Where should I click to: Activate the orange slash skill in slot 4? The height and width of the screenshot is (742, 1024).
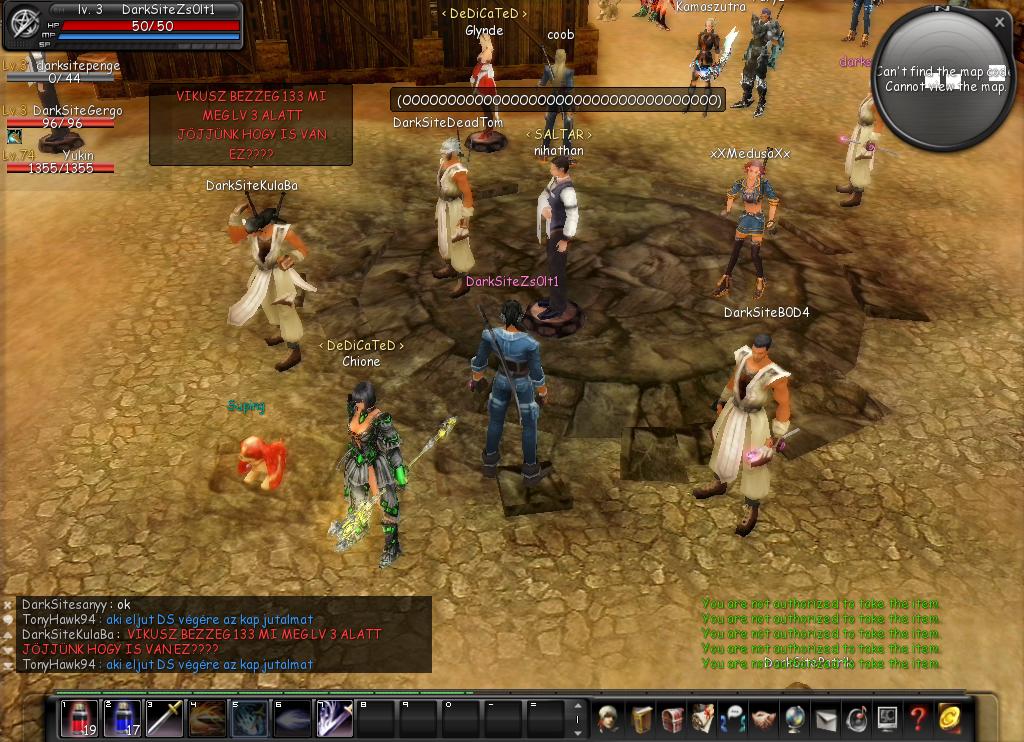pos(208,718)
